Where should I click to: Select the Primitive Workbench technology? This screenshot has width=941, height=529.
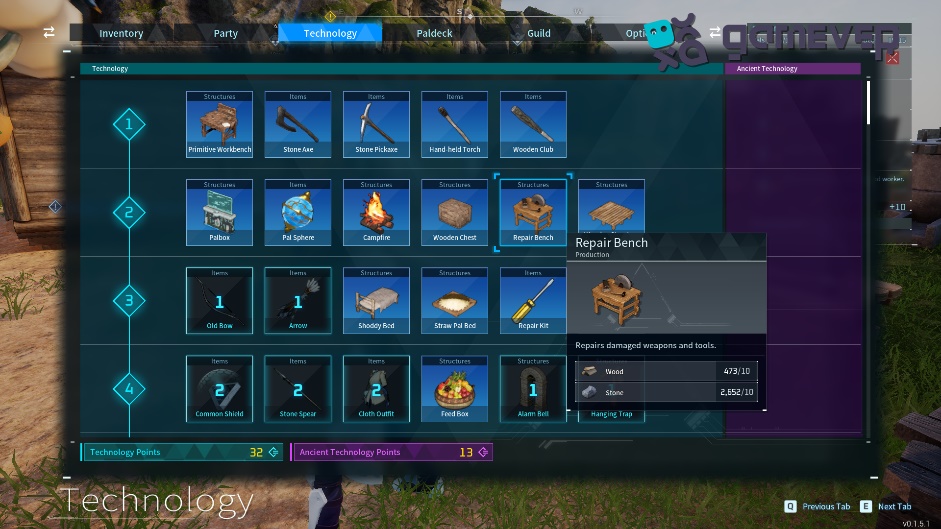coord(220,124)
